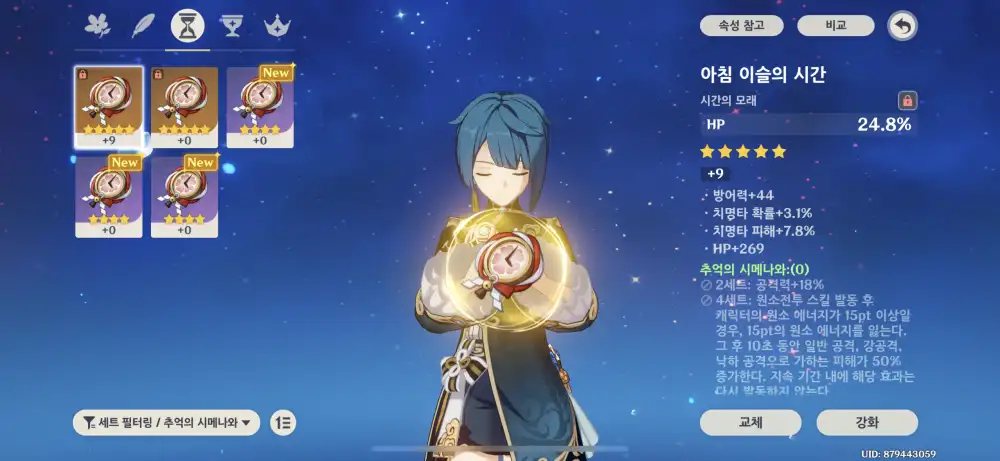Open the 강화 enhance screen

(x=867, y=423)
